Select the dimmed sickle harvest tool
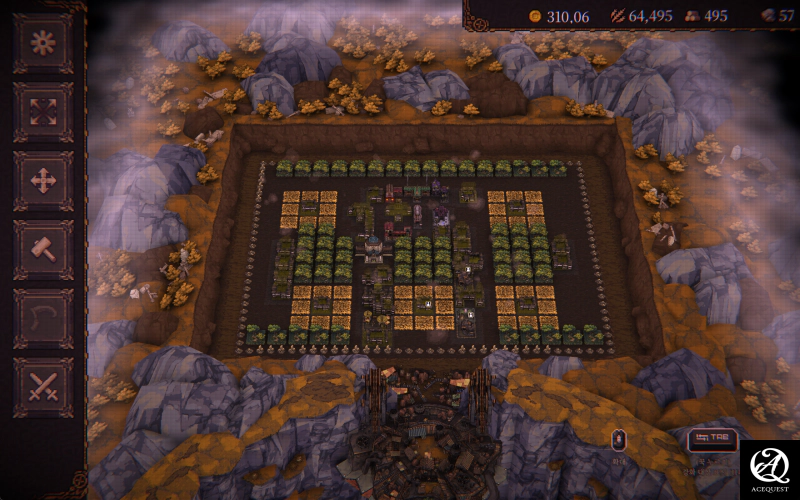Viewport: 800px width, 500px height. [x=43, y=319]
